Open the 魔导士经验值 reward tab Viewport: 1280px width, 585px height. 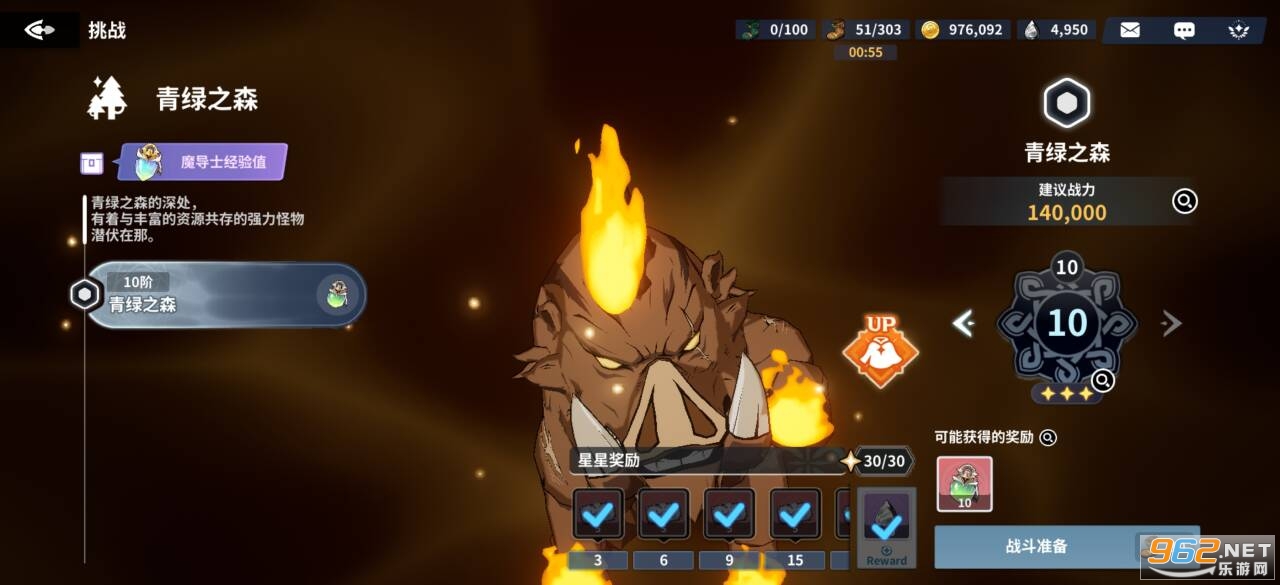pyautogui.click(x=203, y=161)
